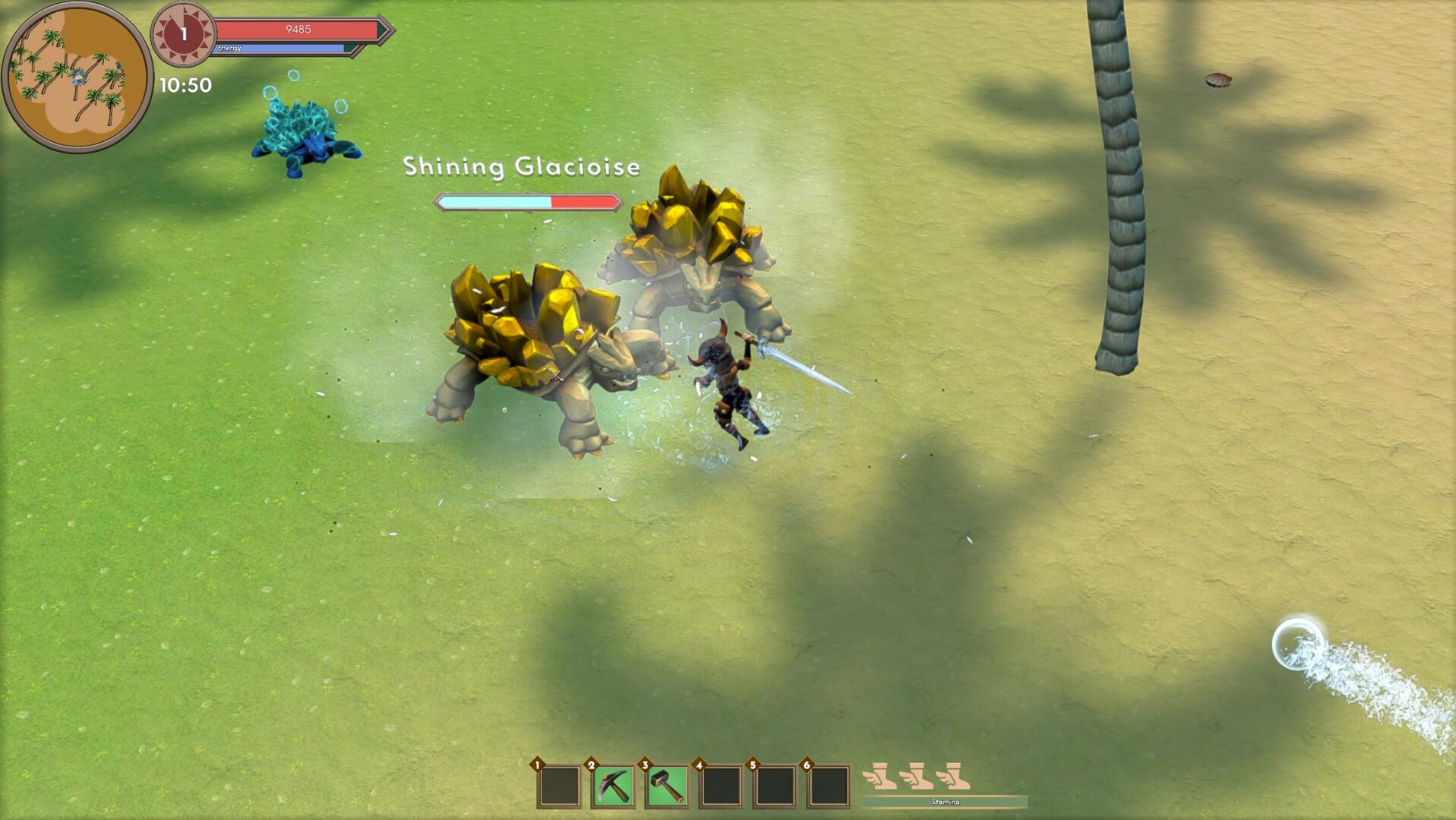
Task: Click the blue Energy bar
Action: [x=277, y=47]
